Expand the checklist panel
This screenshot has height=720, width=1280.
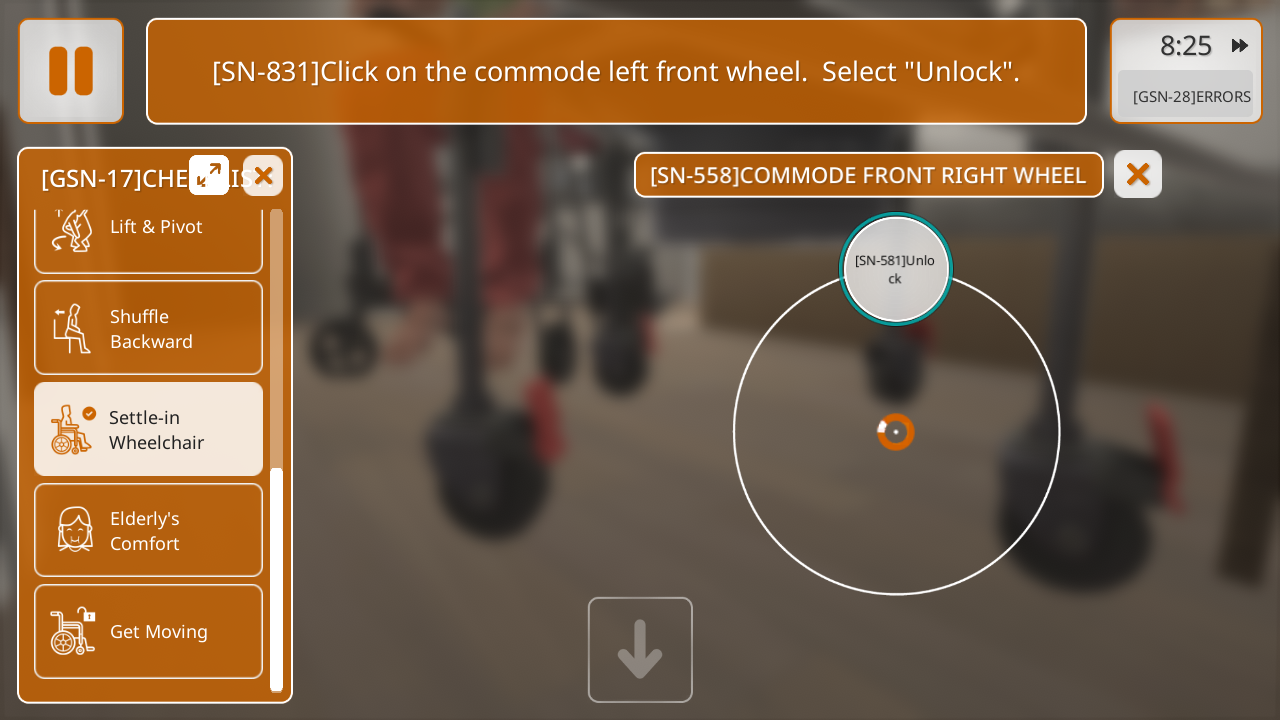209,175
